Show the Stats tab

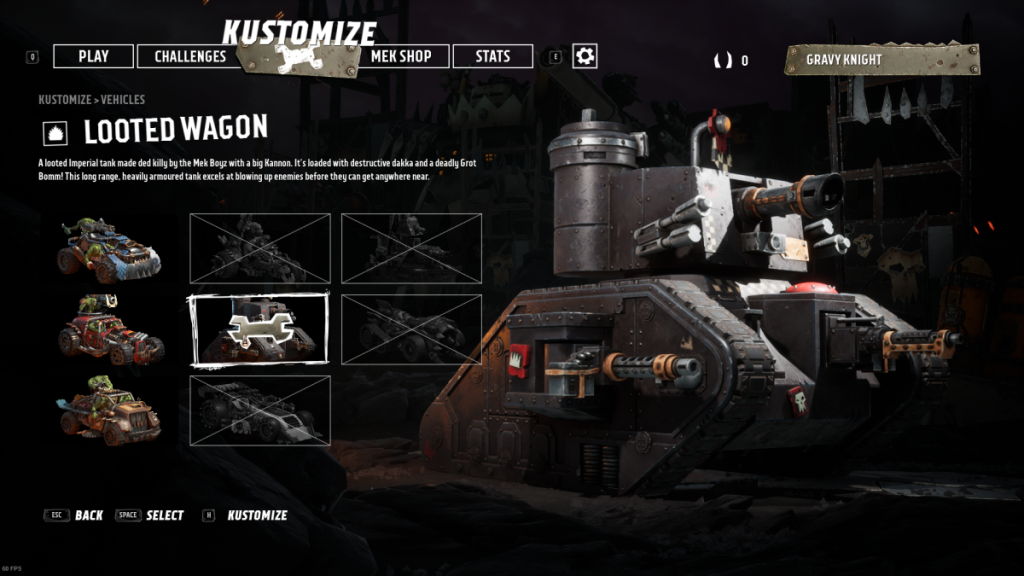[x=492, y=56]
